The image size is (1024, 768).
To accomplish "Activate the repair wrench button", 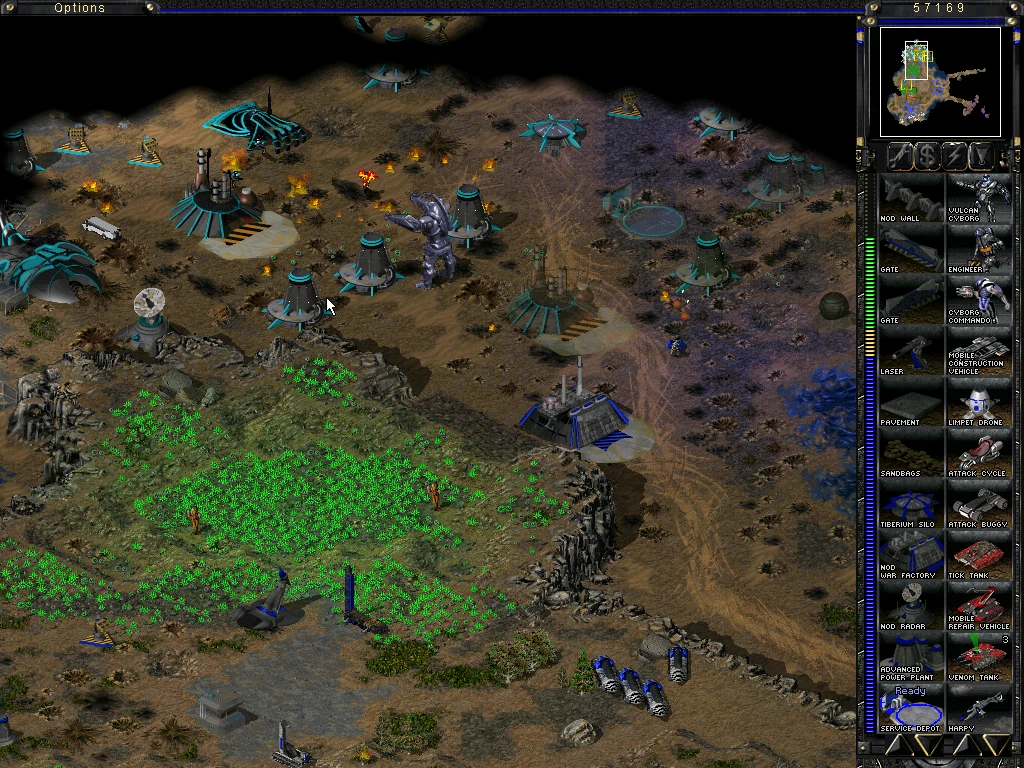I will 899,155.
